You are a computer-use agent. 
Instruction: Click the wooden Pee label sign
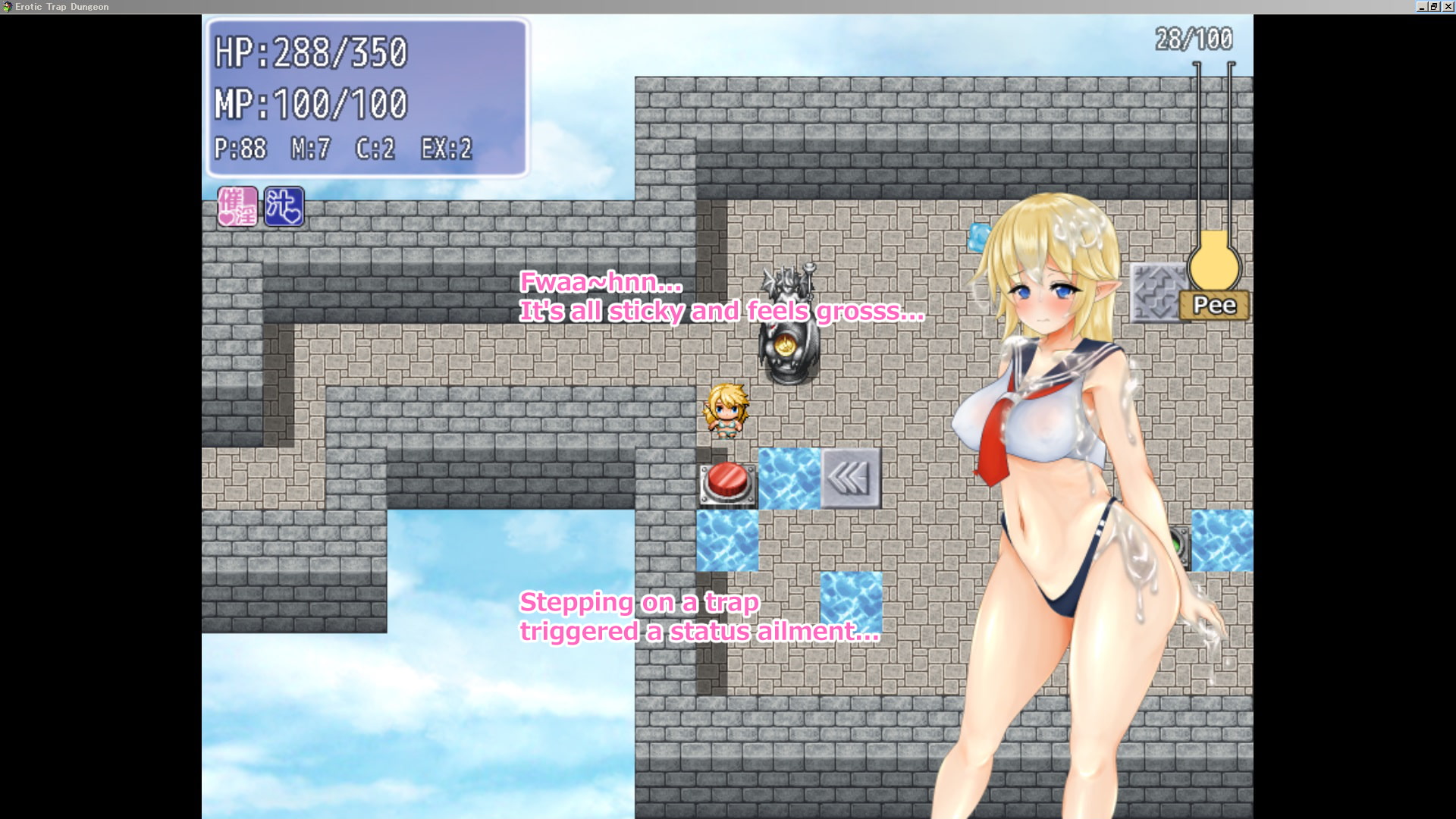coord(1216,306)
